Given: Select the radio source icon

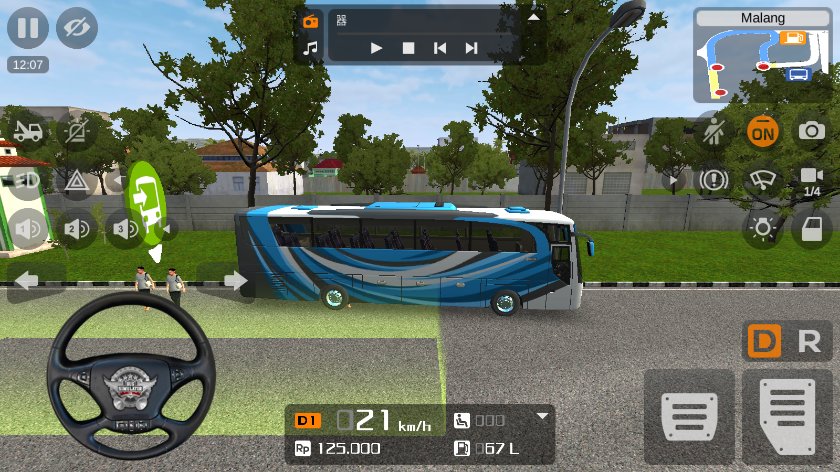Looking at the screenshot, I should tap(311, 21).
